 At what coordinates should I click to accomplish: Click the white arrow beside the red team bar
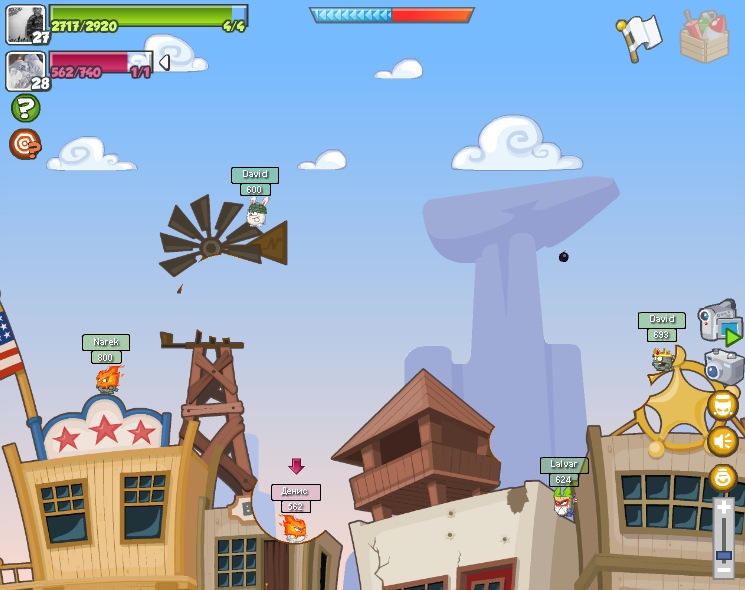[x=164, y=62]
